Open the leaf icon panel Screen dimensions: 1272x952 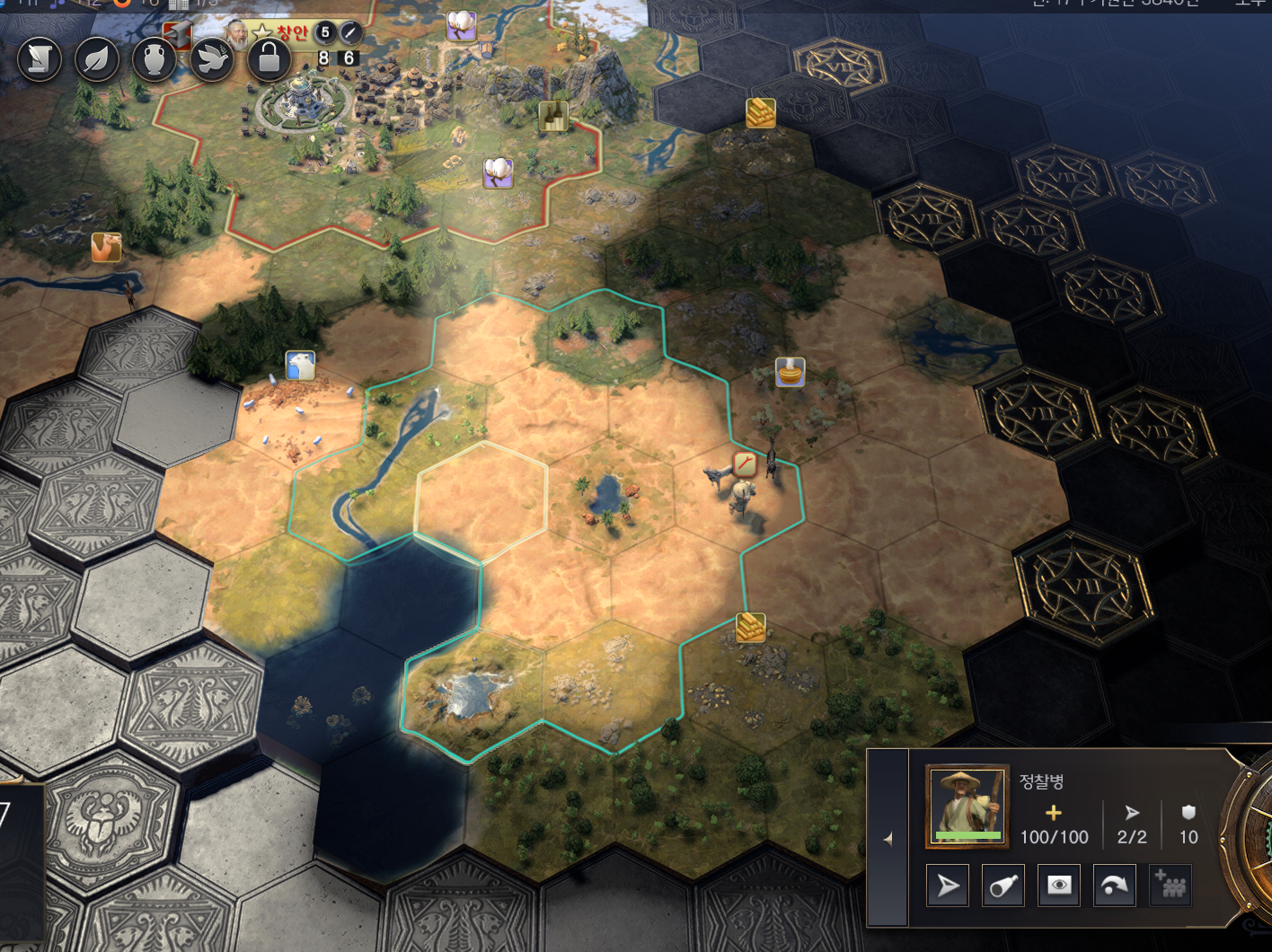(97, 59)
